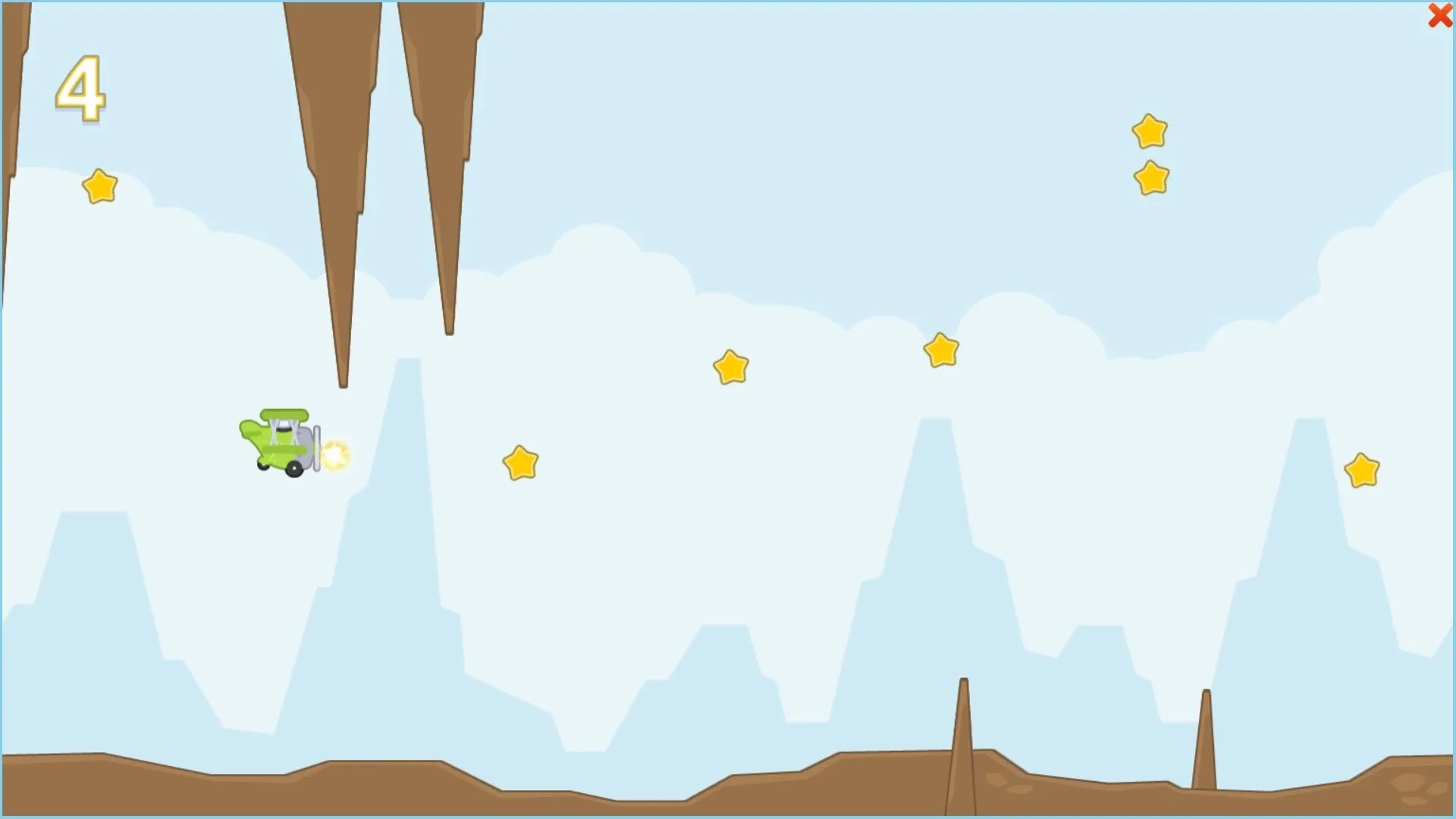Click the star at the far right edge
This screenshot has height=819, width=1456.
[x=1360, y=469]
